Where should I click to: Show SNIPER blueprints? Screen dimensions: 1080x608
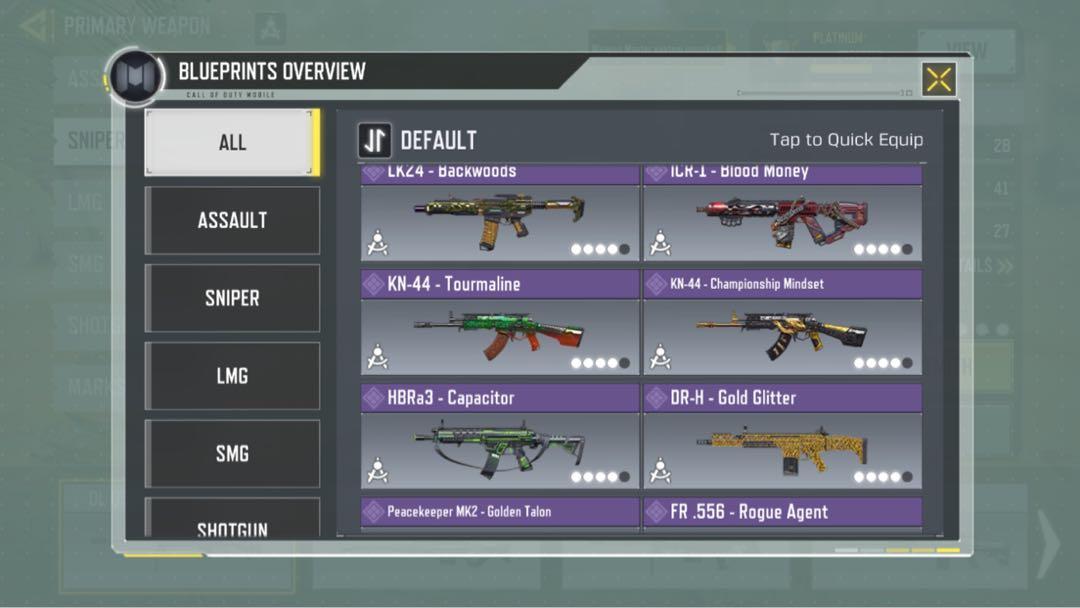click(232, 298)
